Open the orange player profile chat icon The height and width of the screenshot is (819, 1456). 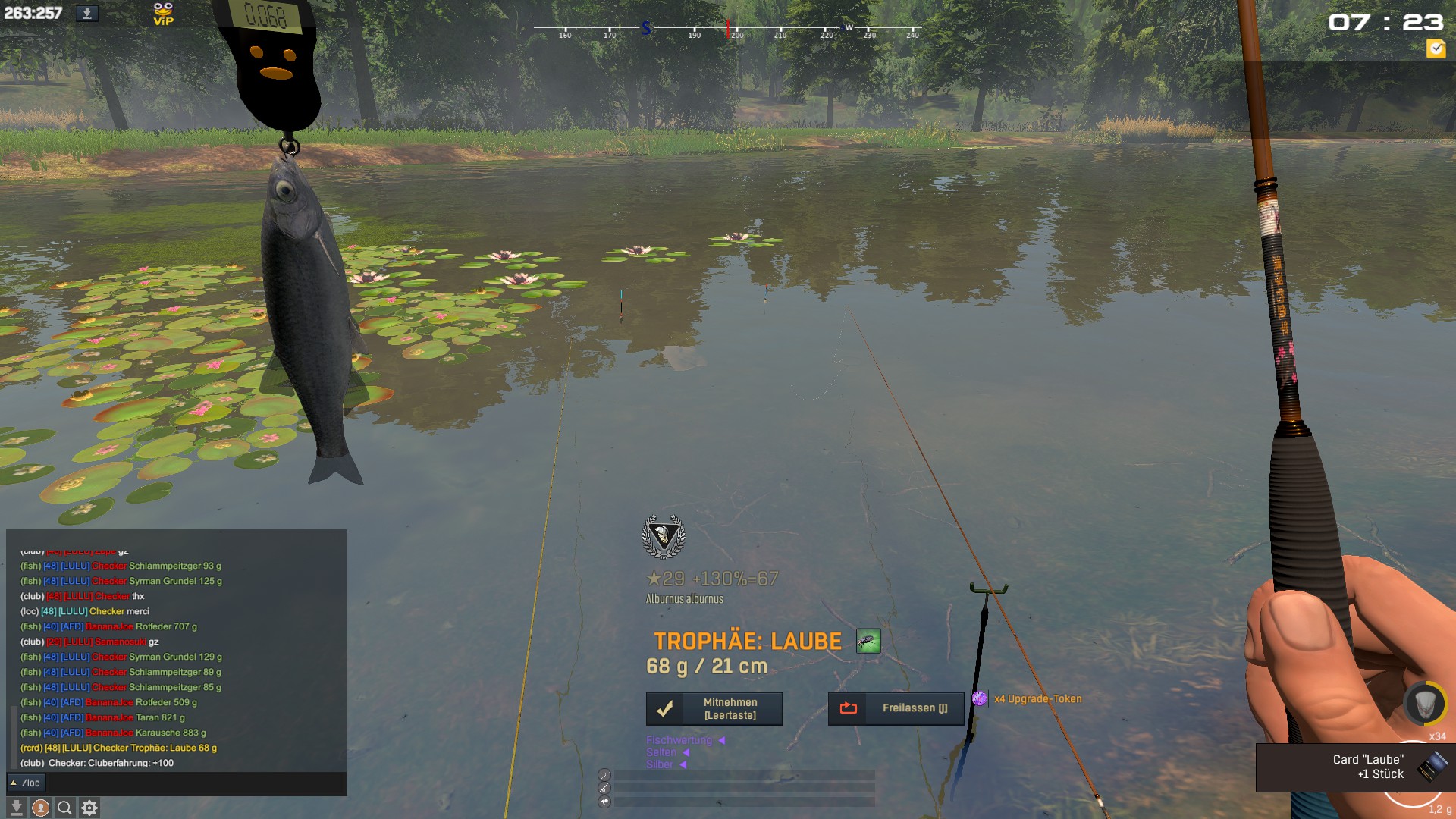coord(41,808)
